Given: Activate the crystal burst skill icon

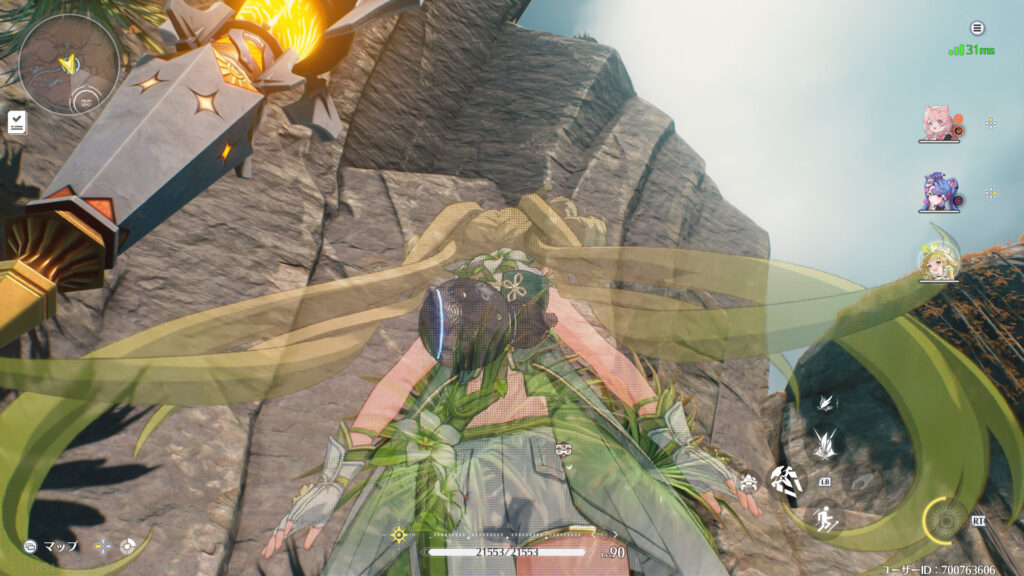Looking at the screenshot, I should (824, 441).
